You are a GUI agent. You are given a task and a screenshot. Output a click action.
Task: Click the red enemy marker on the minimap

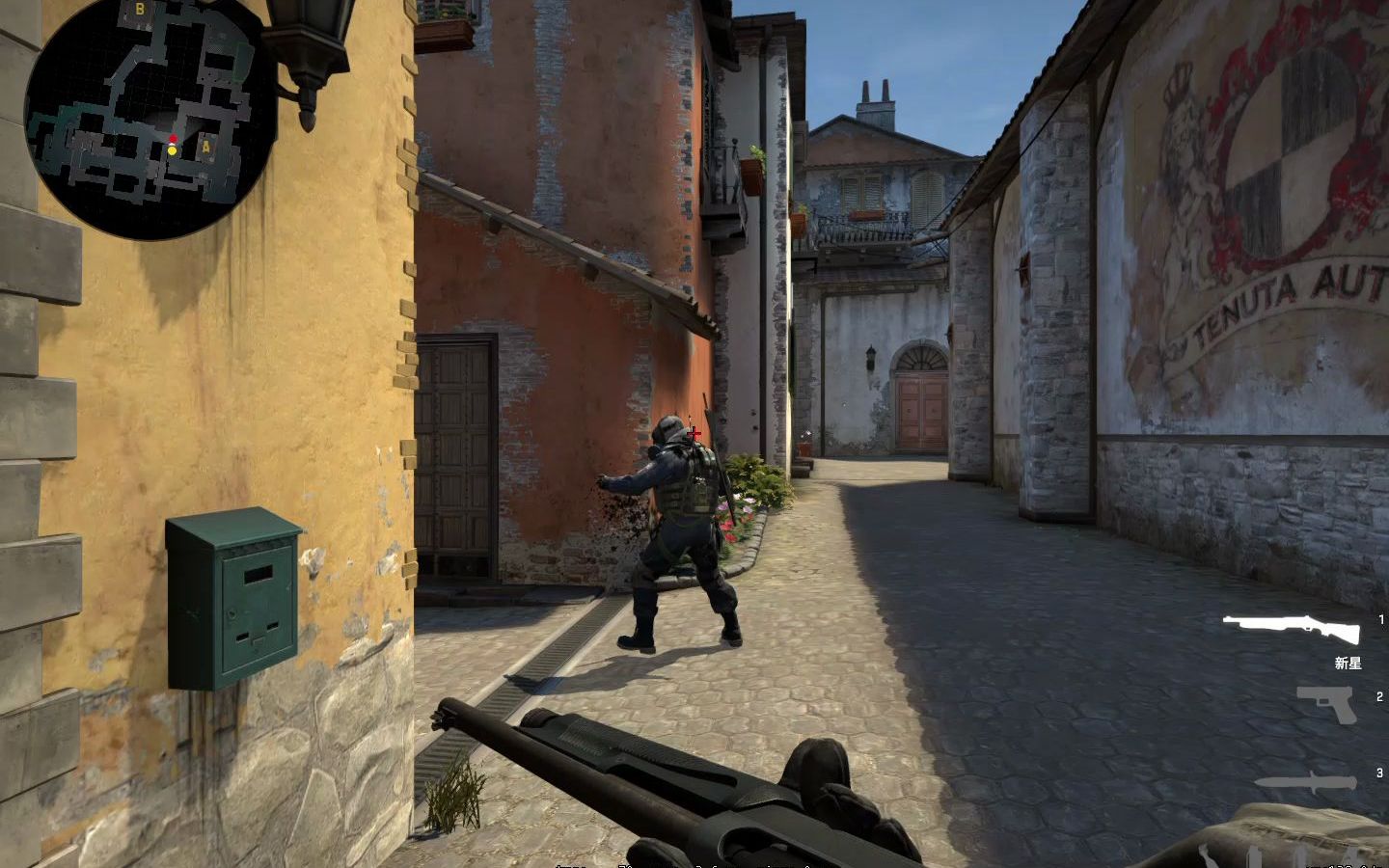[172, 139]
